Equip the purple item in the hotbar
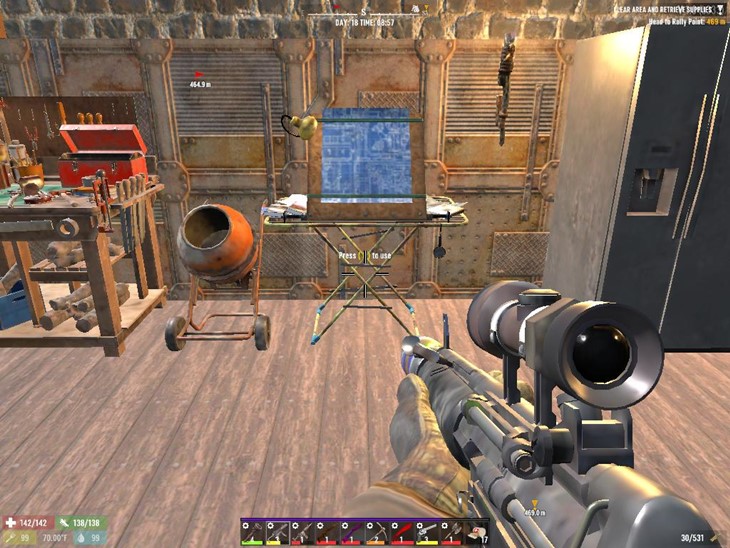Image resolution: width=730 pixels, height=548 pixels. (x=352, y=533)
